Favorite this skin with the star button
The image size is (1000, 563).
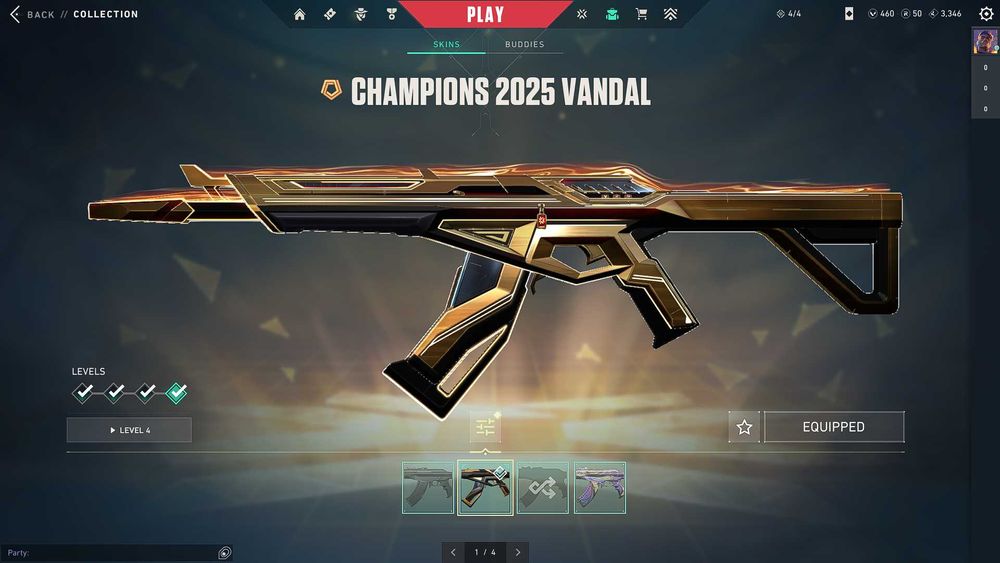click(744, 427)
